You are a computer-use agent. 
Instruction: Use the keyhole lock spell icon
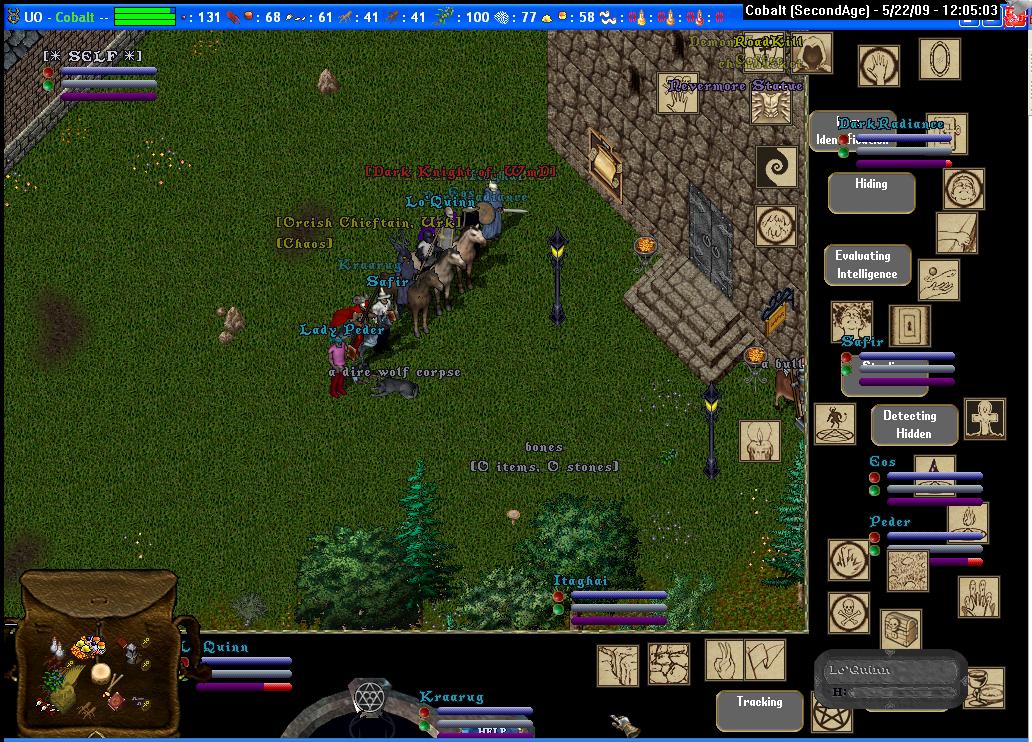tap(910, 325)
